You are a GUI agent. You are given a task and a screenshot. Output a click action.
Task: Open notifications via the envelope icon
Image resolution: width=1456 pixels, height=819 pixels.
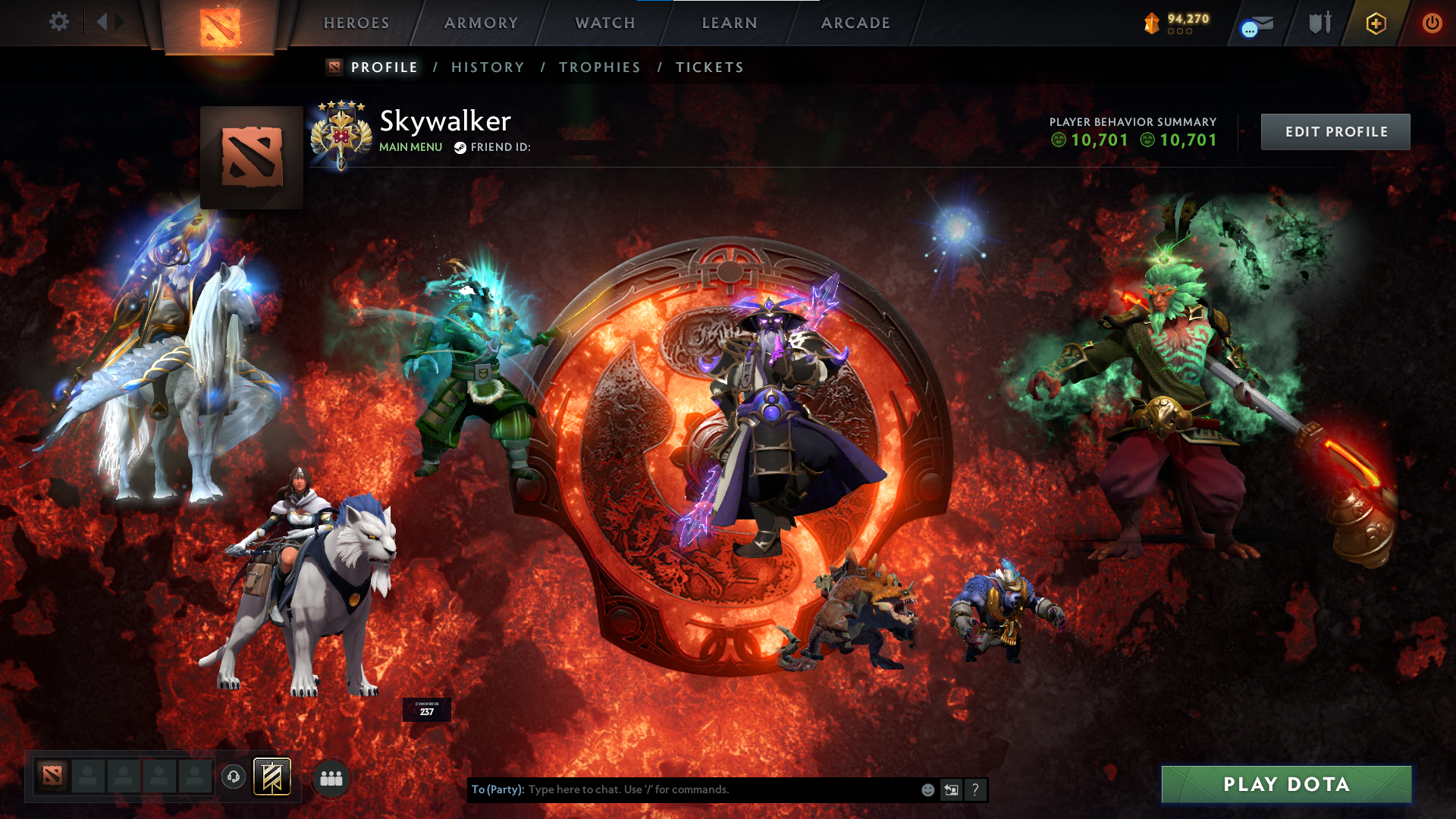[1257, 23]
